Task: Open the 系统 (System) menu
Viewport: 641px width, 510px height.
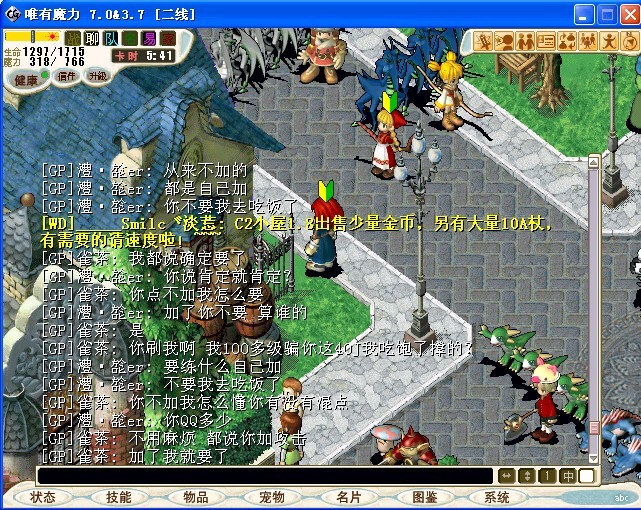Action: coord(497,497)
